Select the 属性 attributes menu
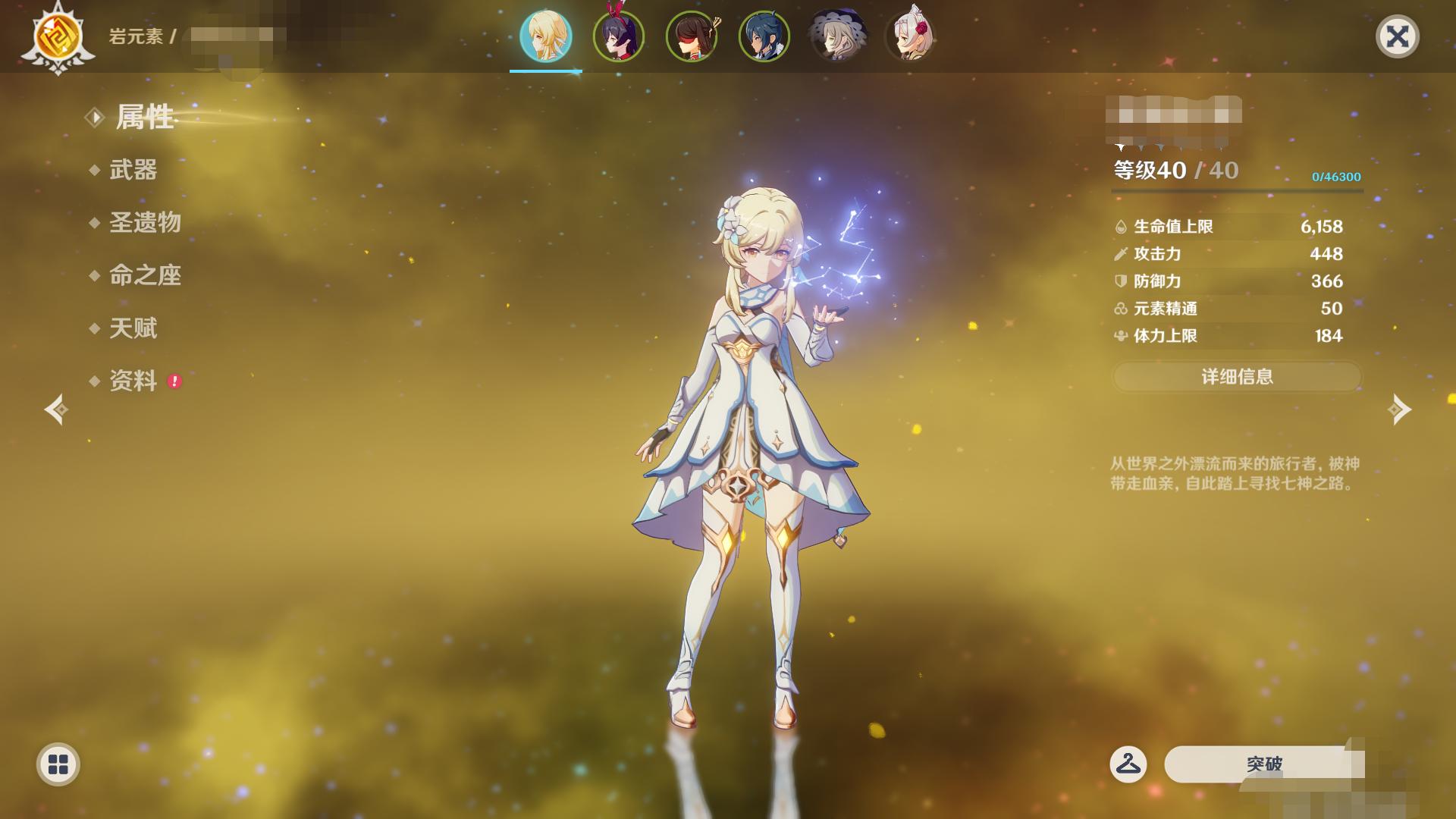 pyautogui.click(x=144, y=118)
